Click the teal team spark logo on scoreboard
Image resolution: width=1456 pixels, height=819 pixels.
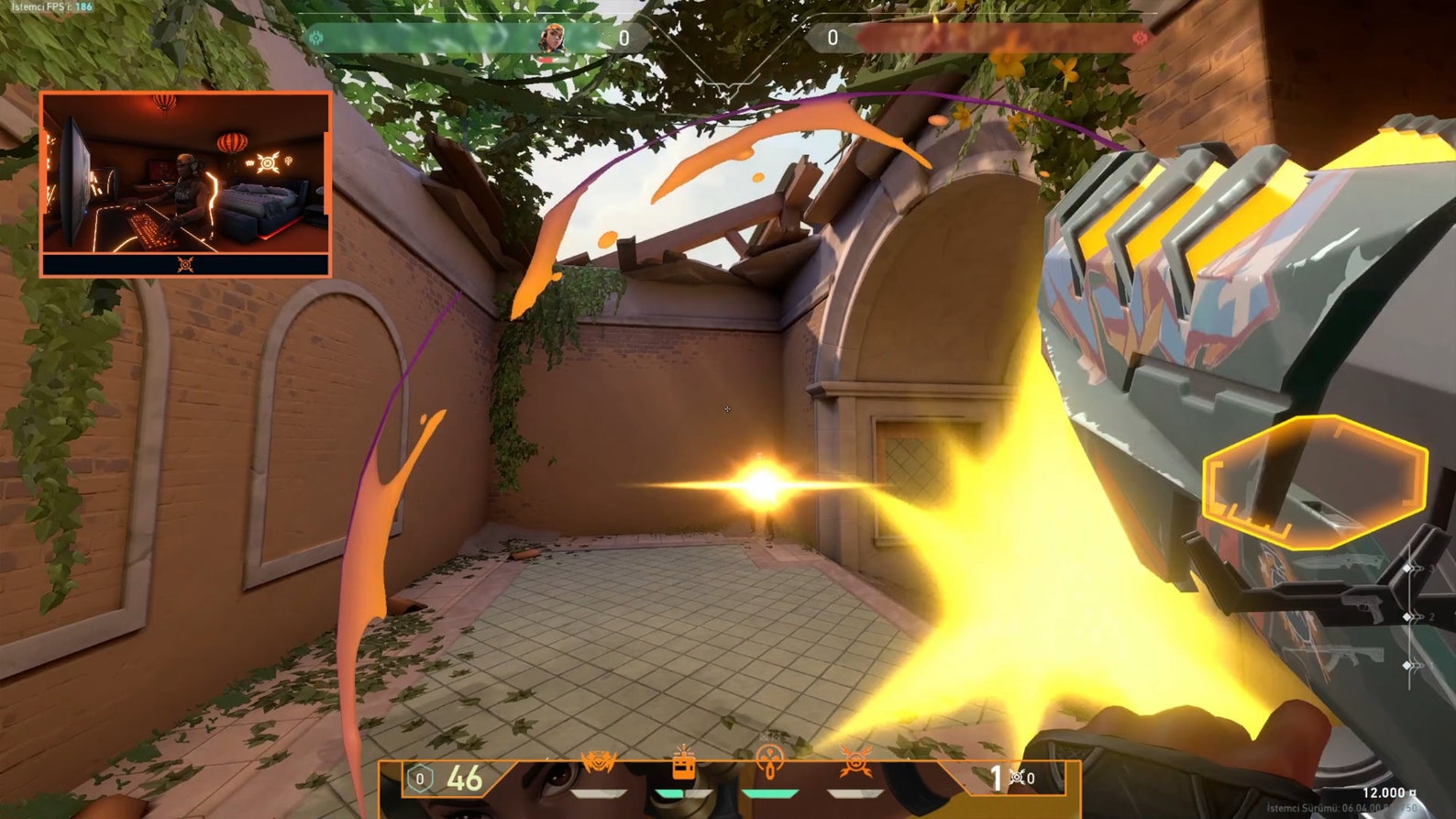click(x=316, y=39)
